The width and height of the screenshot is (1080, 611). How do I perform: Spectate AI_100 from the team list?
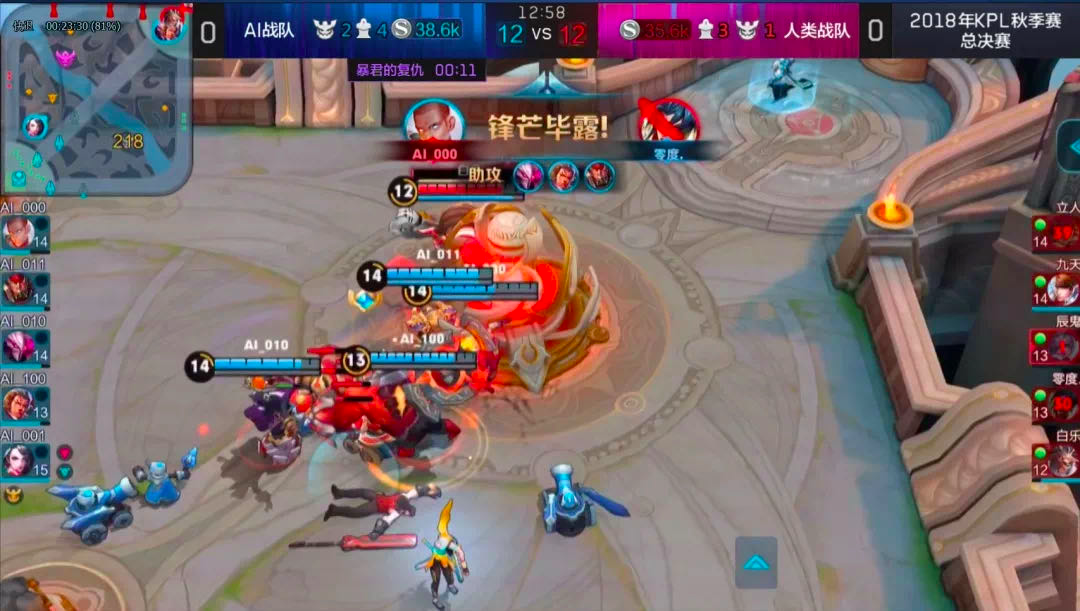pos(18,404)
